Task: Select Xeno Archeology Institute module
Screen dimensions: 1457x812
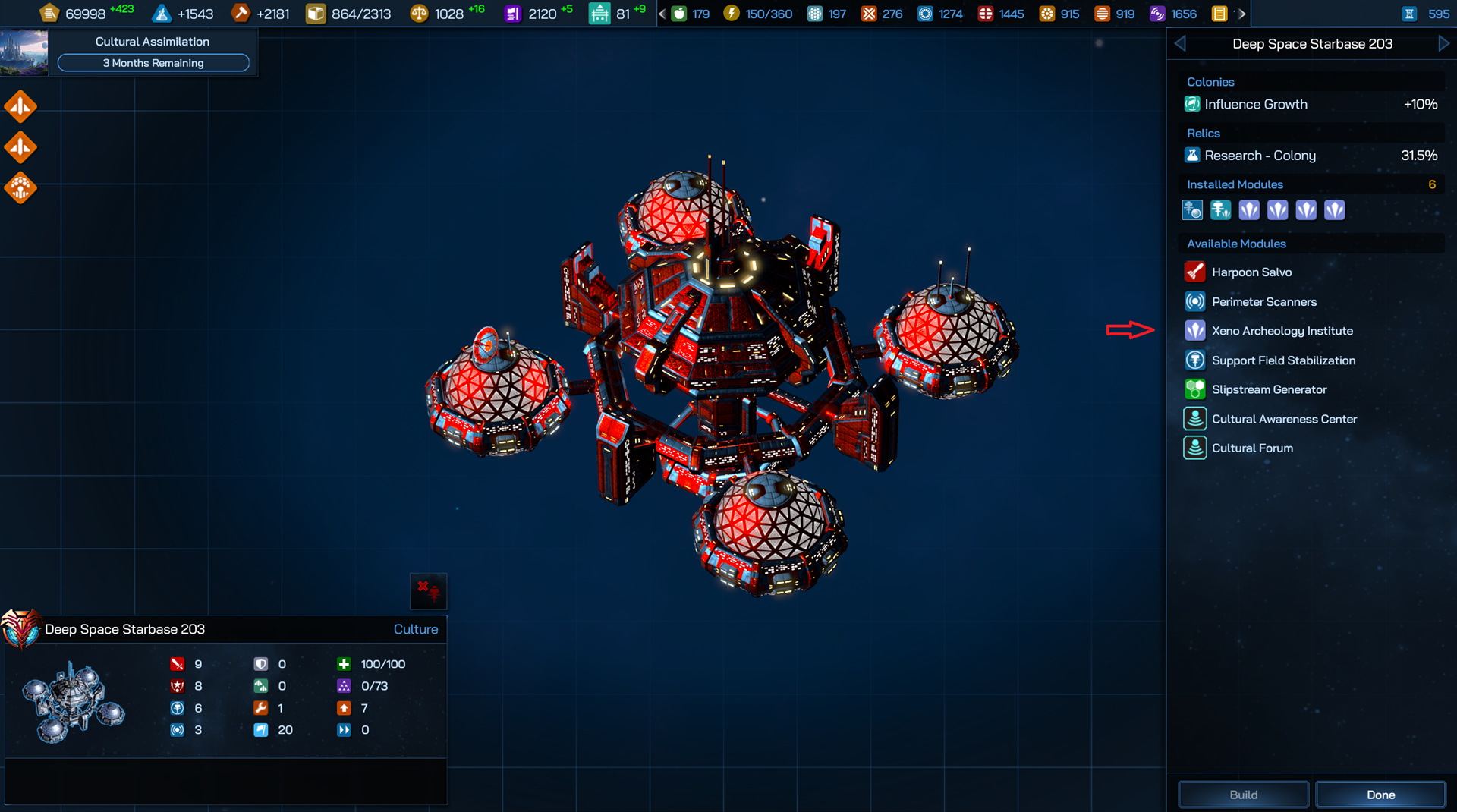Action: coord(1282,331)
